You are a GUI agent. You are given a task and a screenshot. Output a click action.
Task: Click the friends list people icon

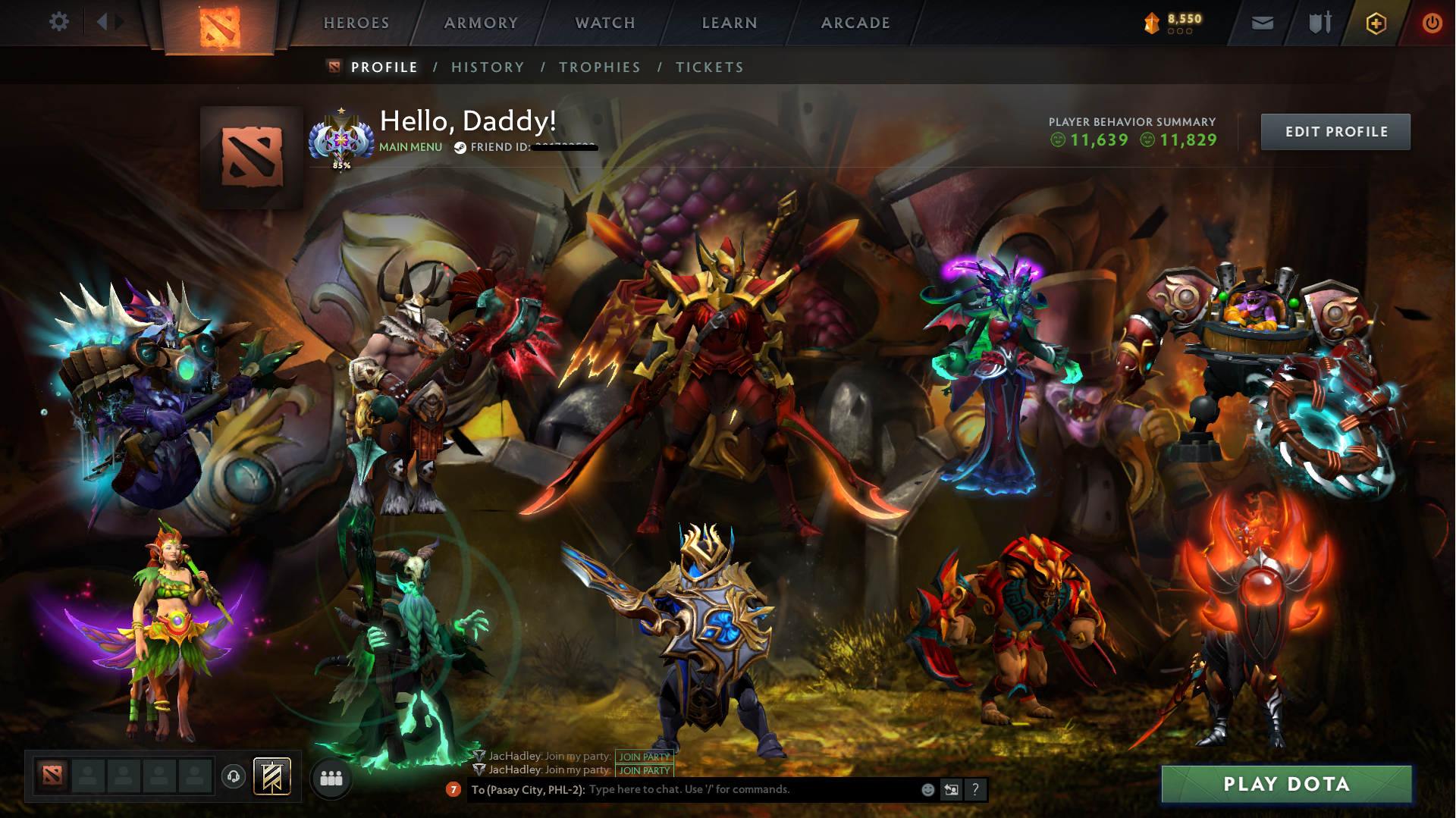pyautogui.click(x=330, y=777)
